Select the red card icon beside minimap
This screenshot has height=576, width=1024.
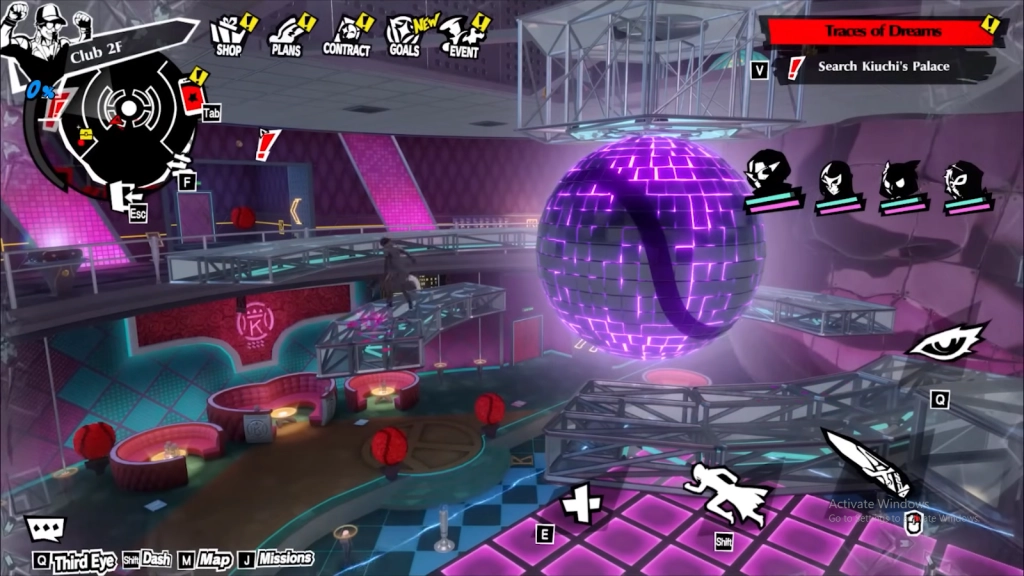pyautogui.click(x=192, y=97)
